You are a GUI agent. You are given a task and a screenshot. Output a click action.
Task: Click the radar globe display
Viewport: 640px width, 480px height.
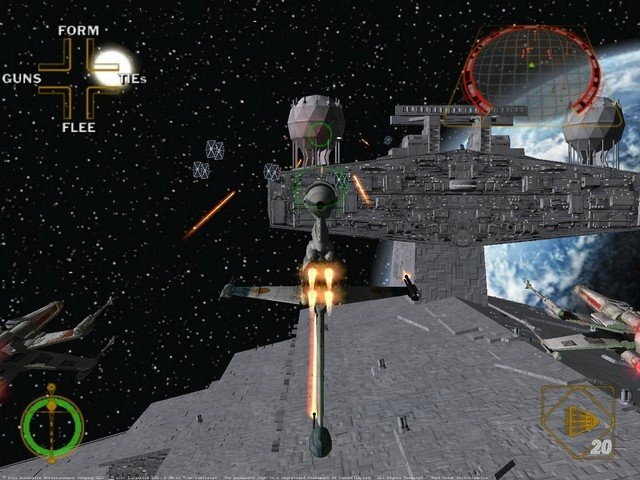(x=530, y=68)
